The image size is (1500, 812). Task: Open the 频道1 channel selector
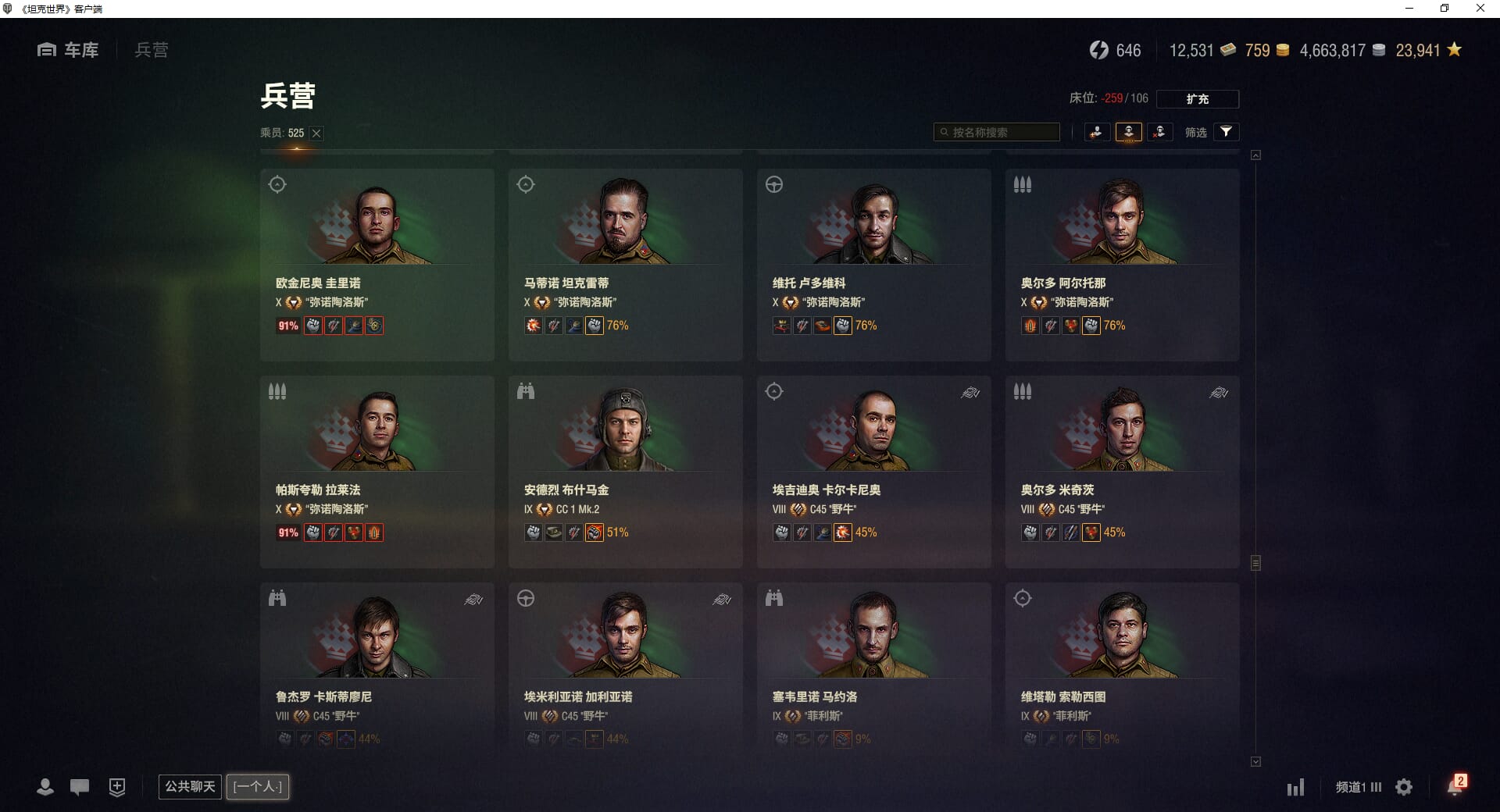point(1358,787)
